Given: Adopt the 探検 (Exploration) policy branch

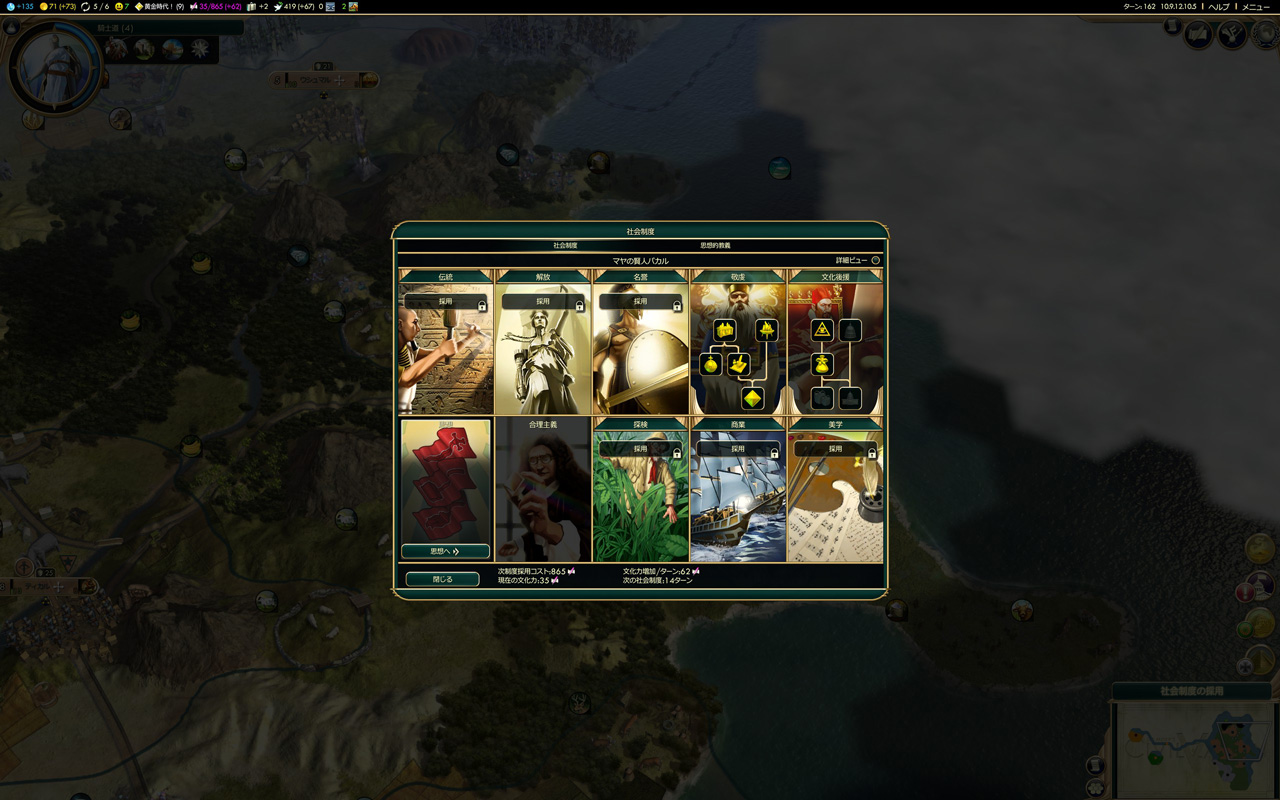Looking at the screenshot, I should [x=640, y=449].
